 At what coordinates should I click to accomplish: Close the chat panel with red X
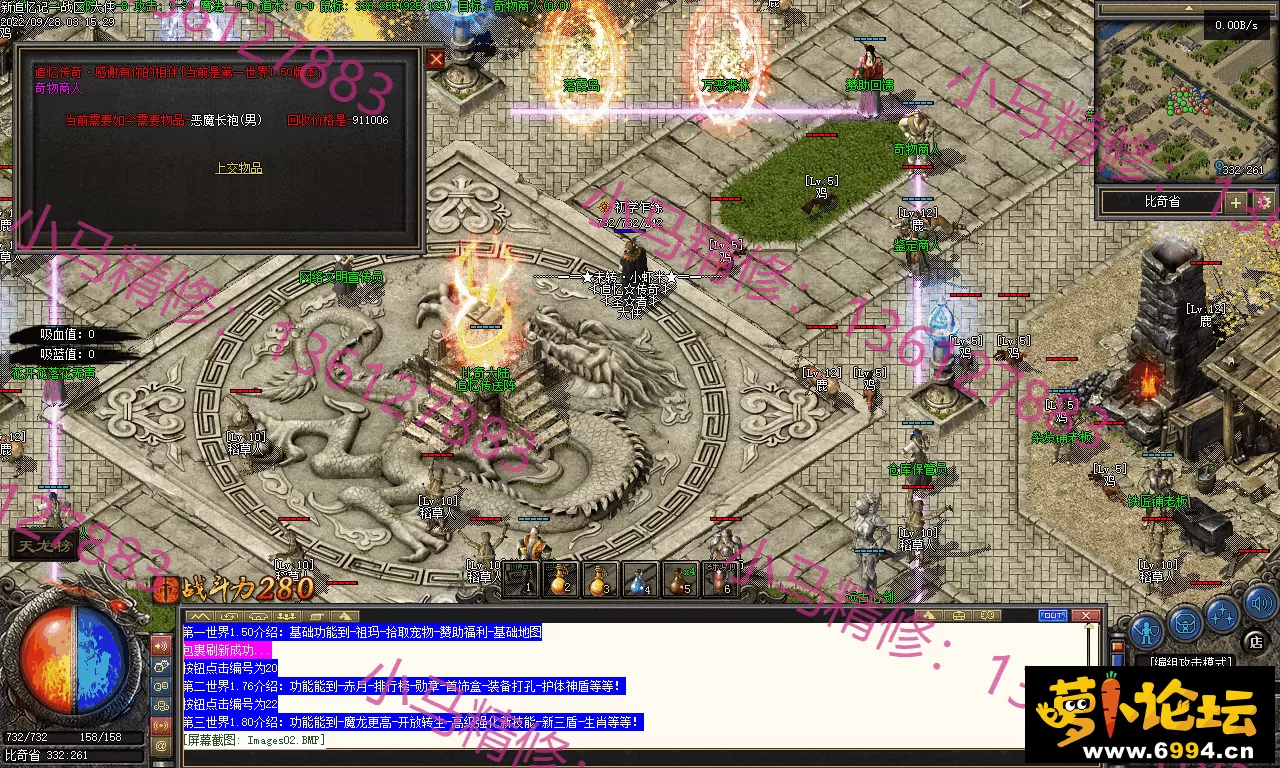[1086, 616]
